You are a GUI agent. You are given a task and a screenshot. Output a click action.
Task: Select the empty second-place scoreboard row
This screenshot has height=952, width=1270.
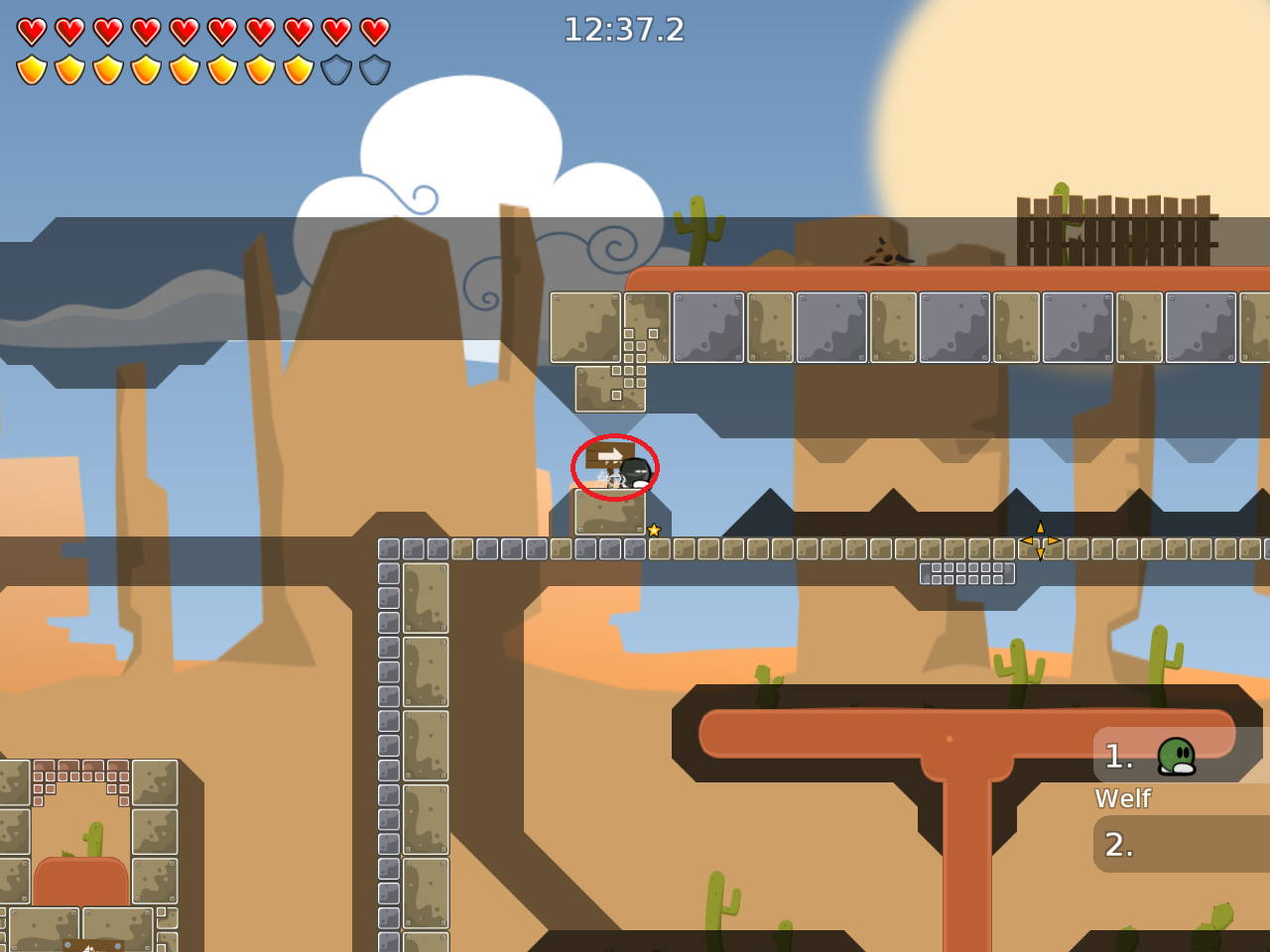point(1181,844)
